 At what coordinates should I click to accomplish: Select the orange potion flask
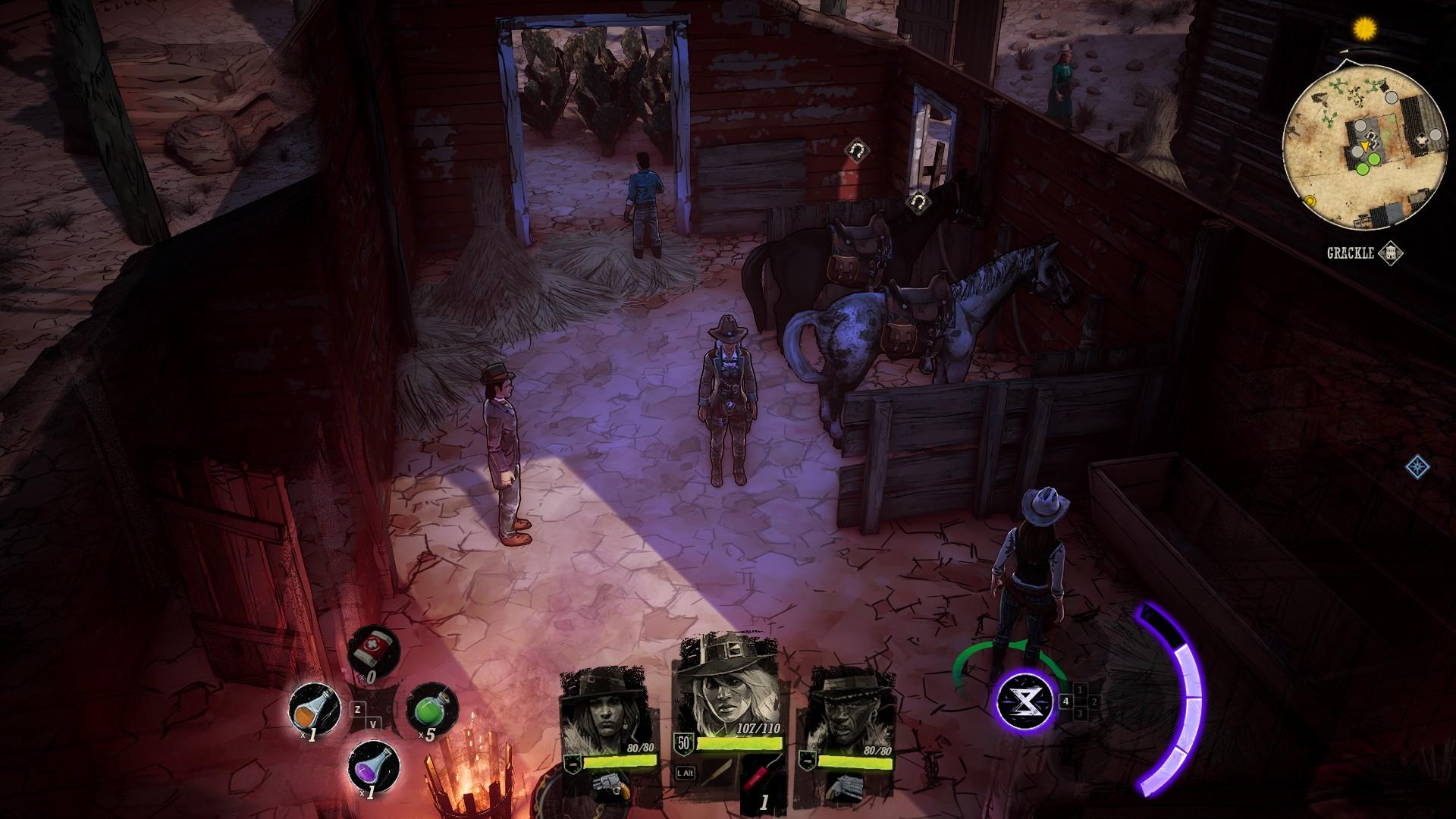point(313,710)
